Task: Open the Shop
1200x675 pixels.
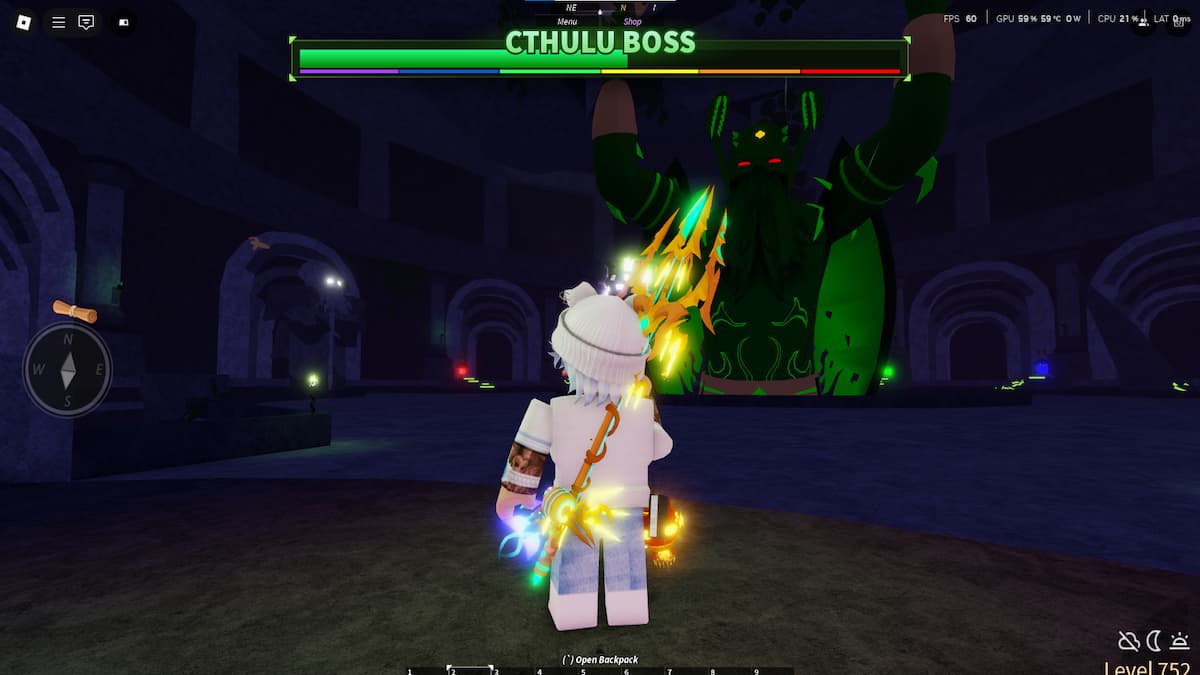Action: point(632,21)
